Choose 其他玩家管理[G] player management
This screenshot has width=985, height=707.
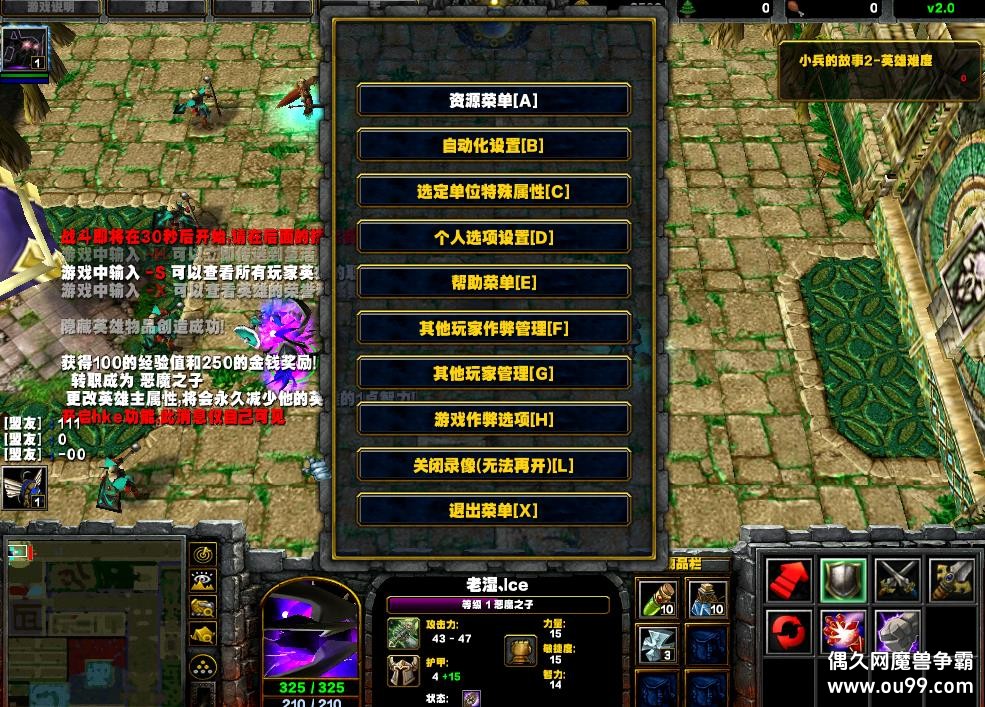[494, 373]
